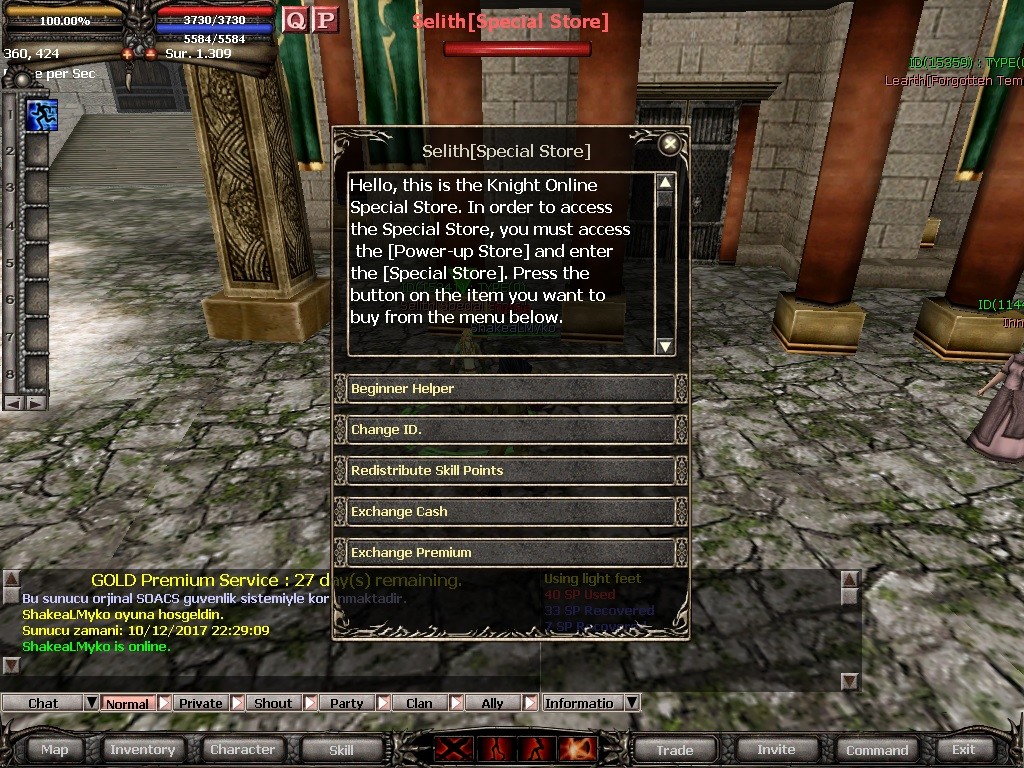Activate the light feet skill icon
Viewport: 1024px width, 768px height.
pyautogui.click(x=41, y=115)
